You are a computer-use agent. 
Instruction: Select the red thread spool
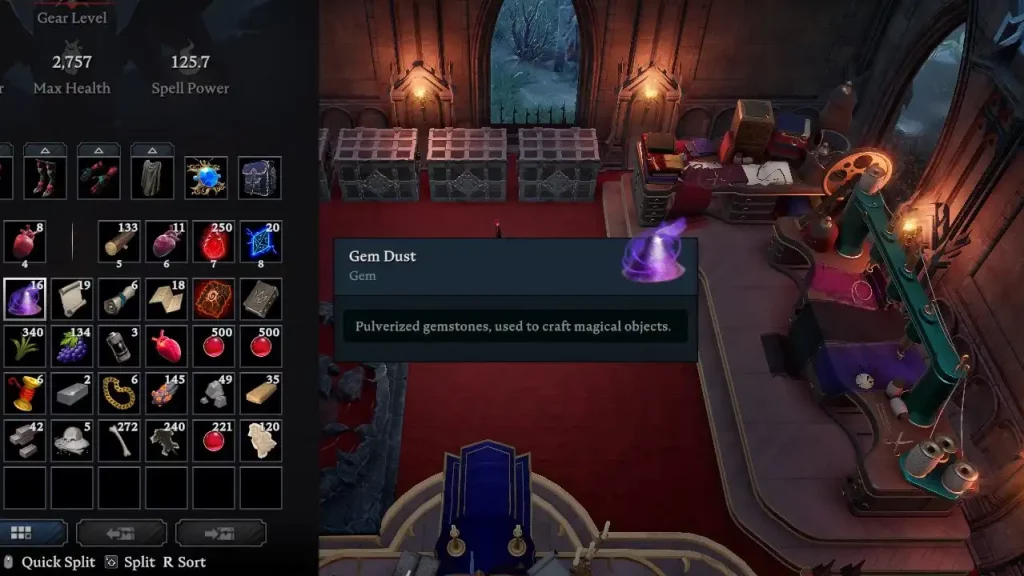[x=24, y=392]
